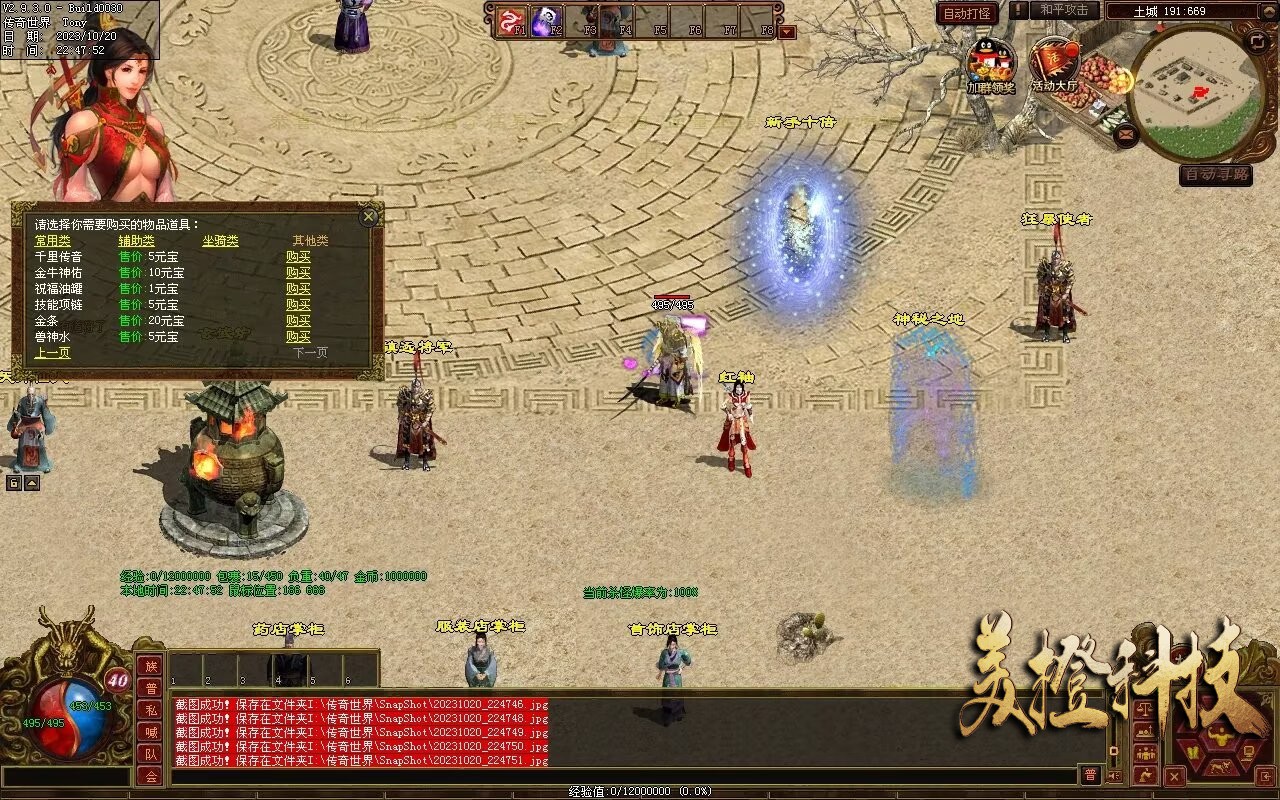
Task: Open the 加群领奖 QQ penguin icon
Action: click(990, 63)
